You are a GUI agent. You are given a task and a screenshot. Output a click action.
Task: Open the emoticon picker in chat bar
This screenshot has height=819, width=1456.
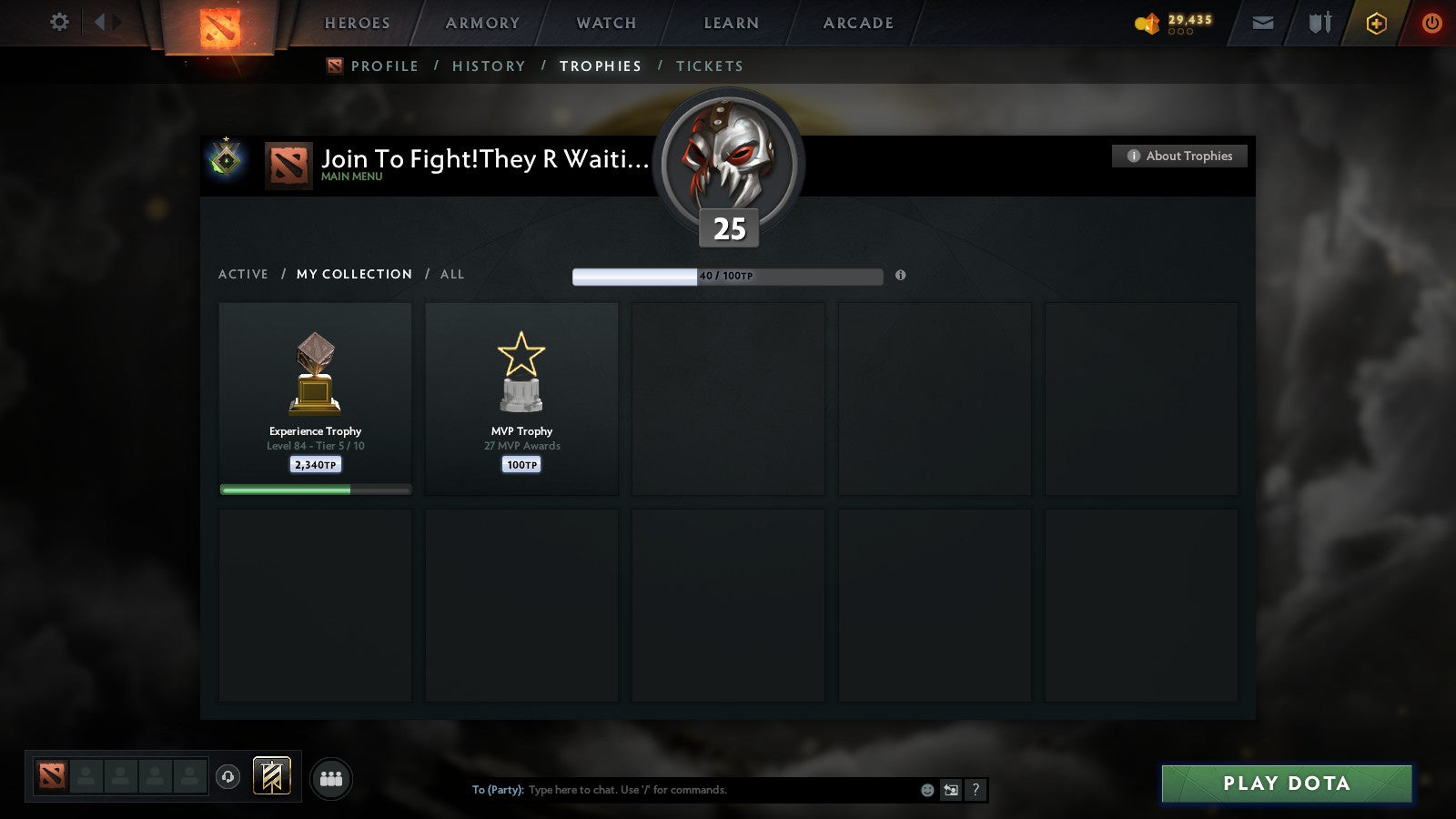927,790
